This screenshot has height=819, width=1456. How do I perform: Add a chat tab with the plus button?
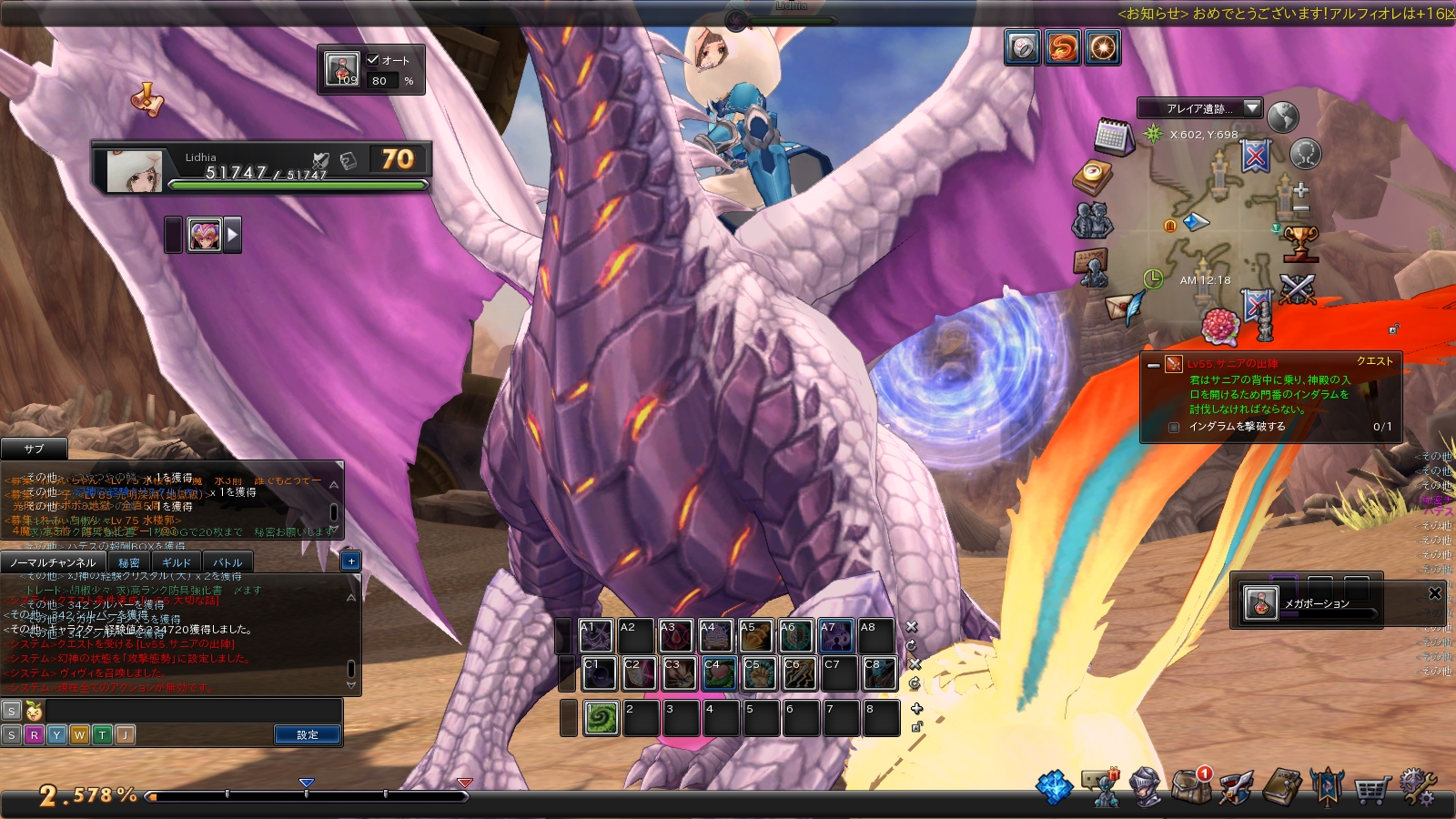click(x=351, y=561)
